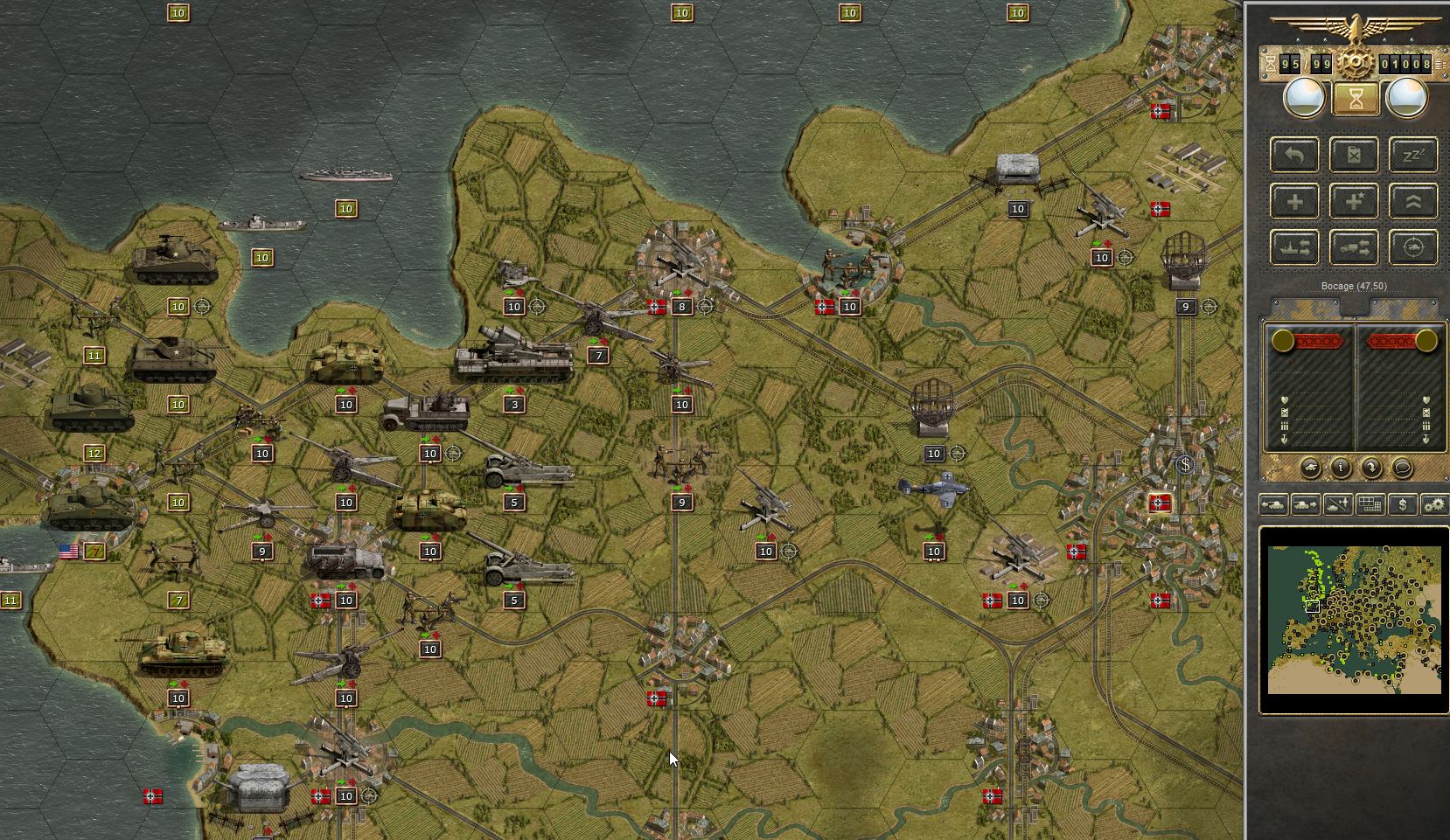The width and height of the screenshot is (1450, 840).
Task: Undo the last unit move
Action: tap(1294, 156)
